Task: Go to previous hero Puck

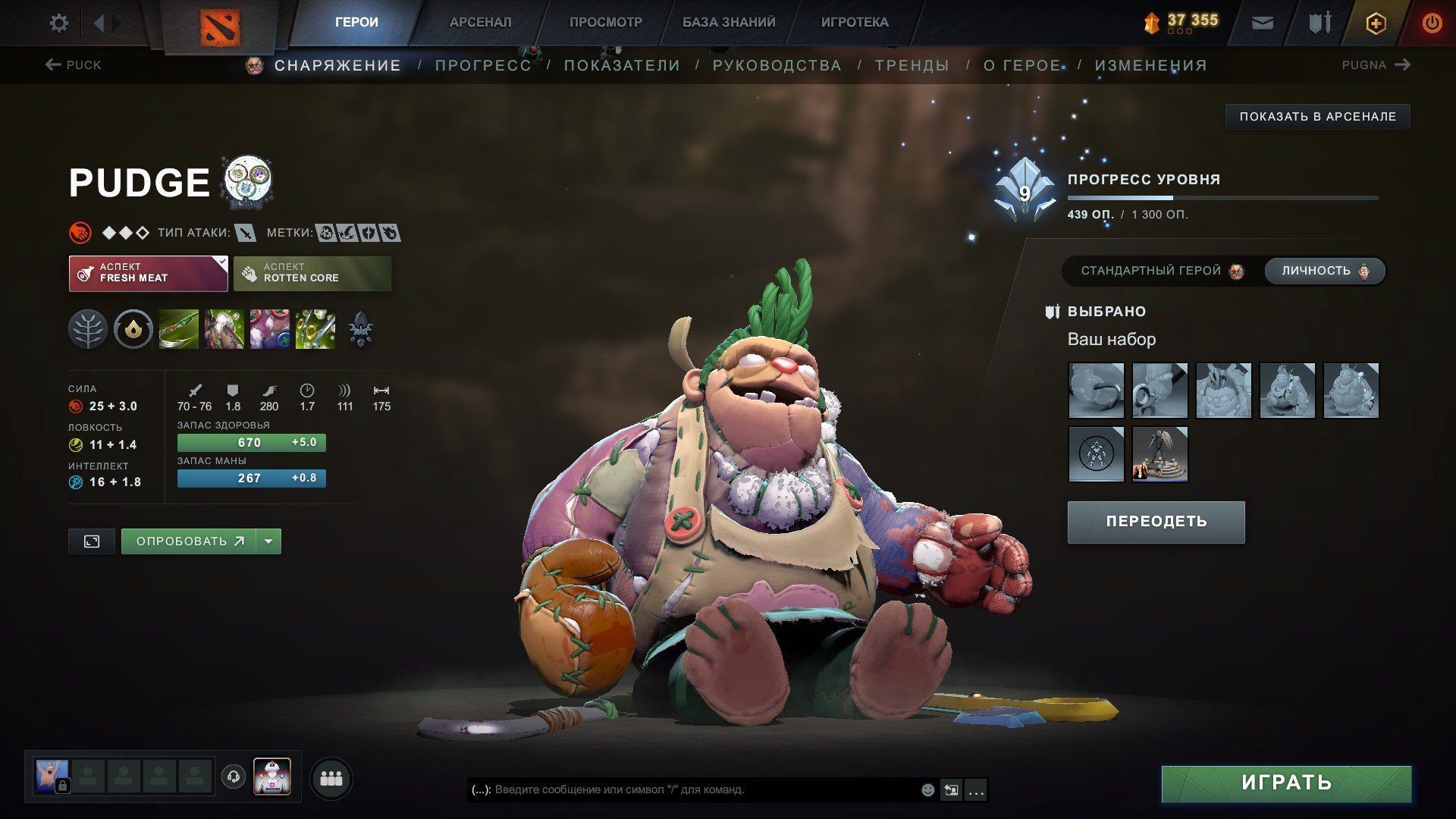Action: click(x=74, y=65)
